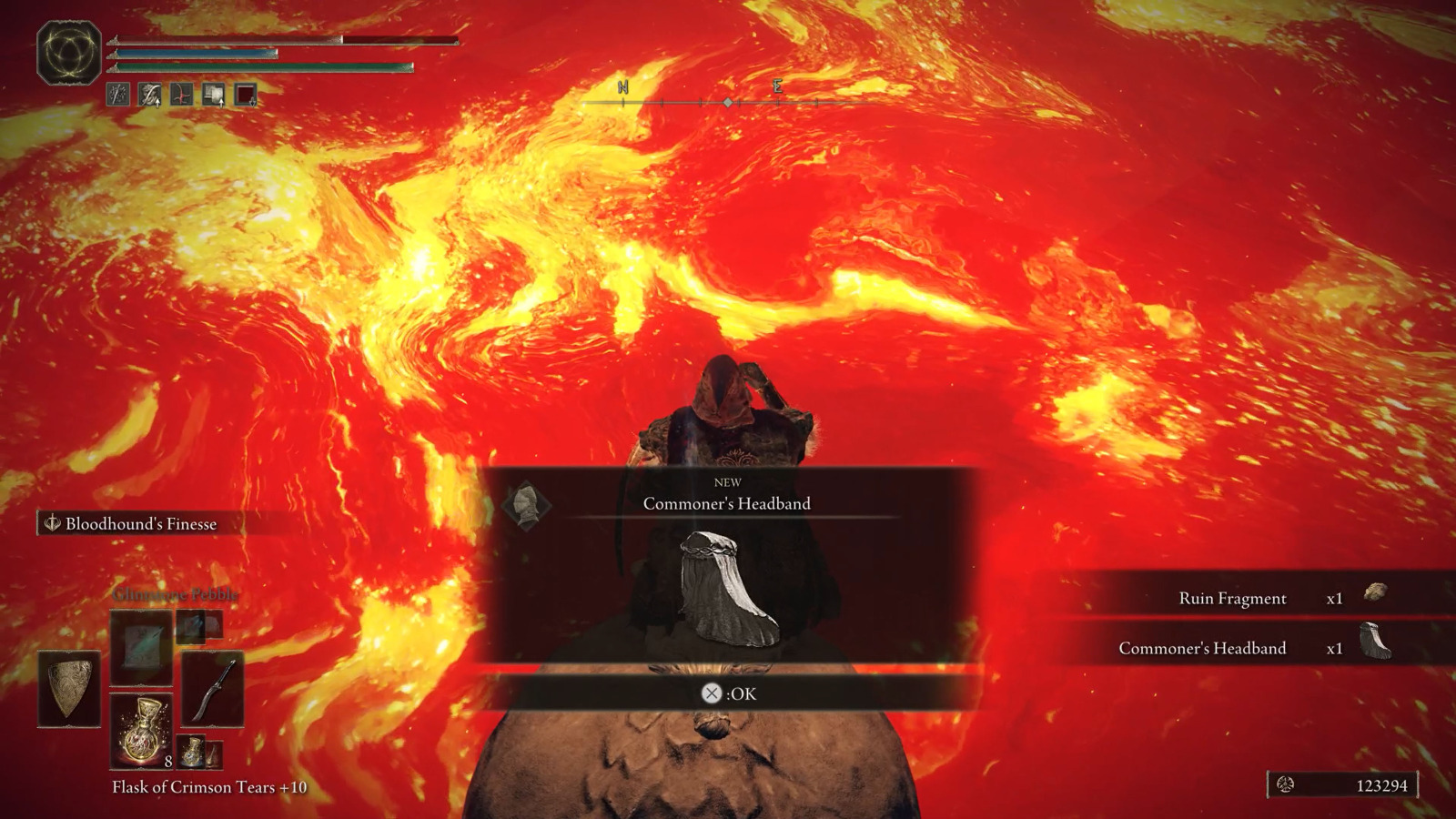Viewport: 1456px width, 819px height.
Task: Click the Bloodhound's Finesse skill label
Action: pyautogui.click(x=141, y=523)
